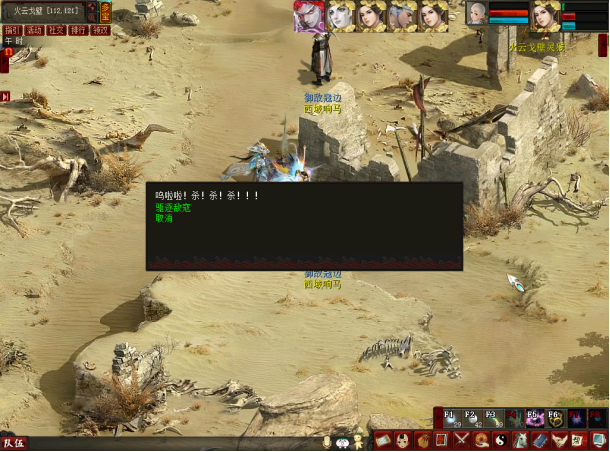The height and width of the screenshot is (452, 610).
Task: Open the 排行 ranking tab
Action: click(x=78, y=31)
